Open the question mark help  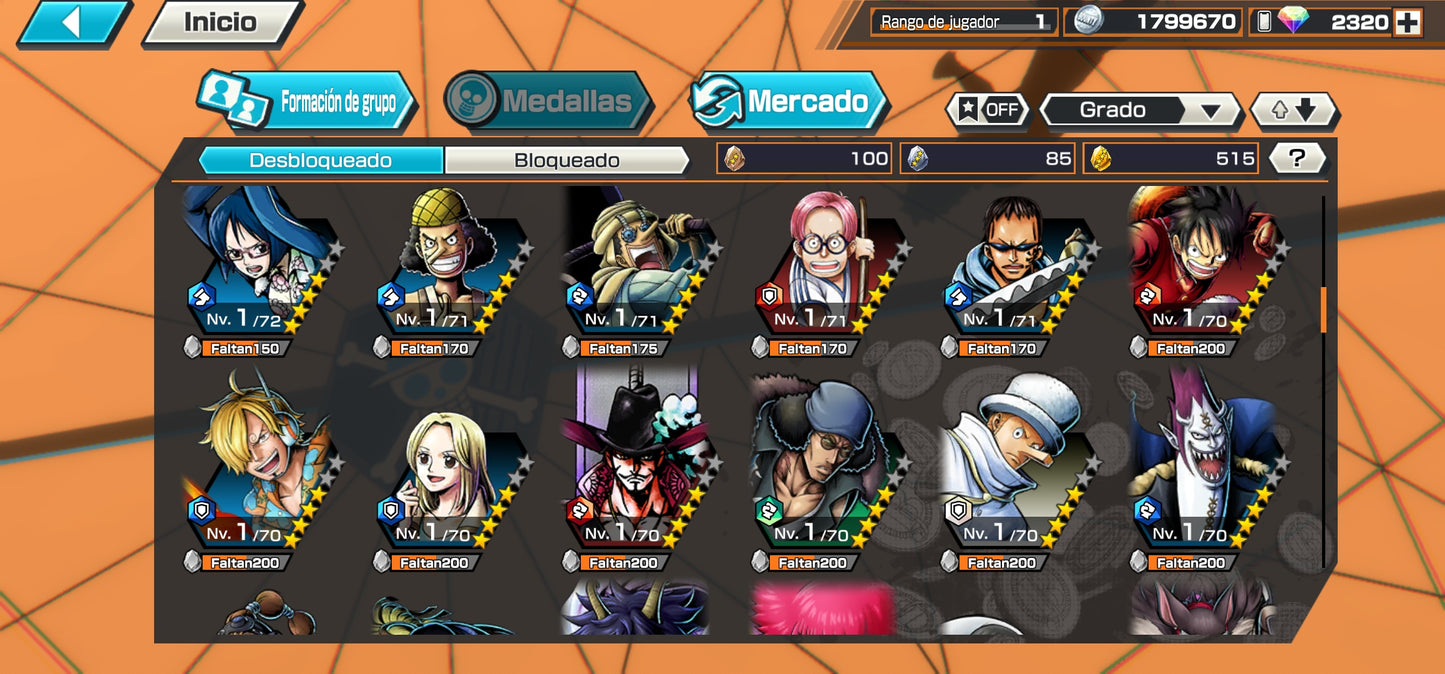(x=1297, y=158)
